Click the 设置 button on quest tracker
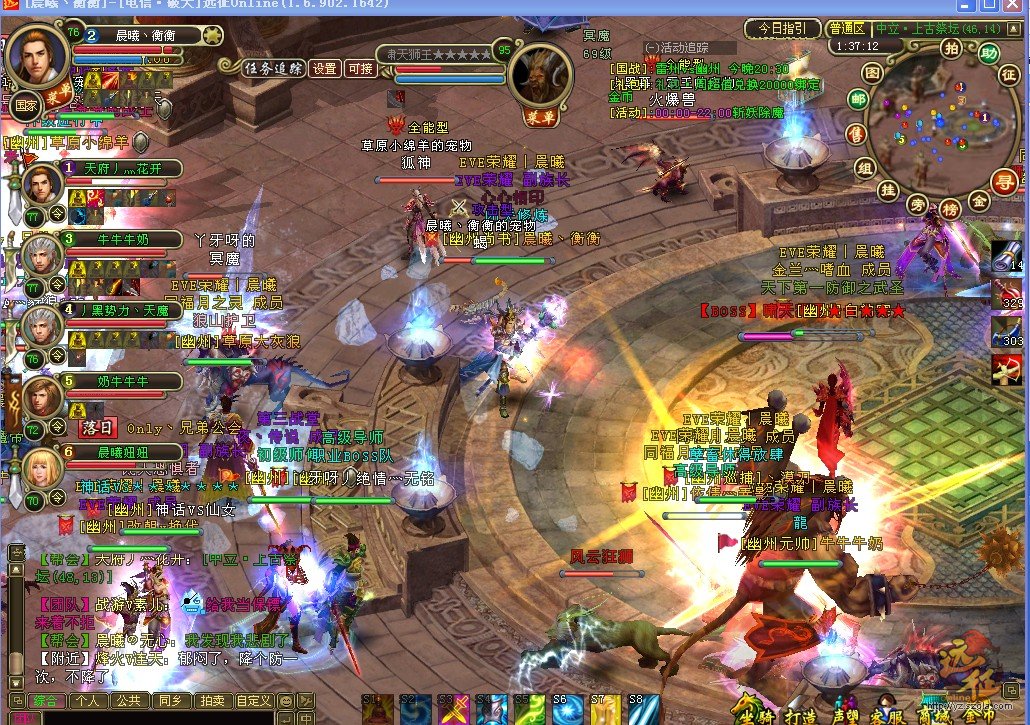 click(x=324, y=69)
